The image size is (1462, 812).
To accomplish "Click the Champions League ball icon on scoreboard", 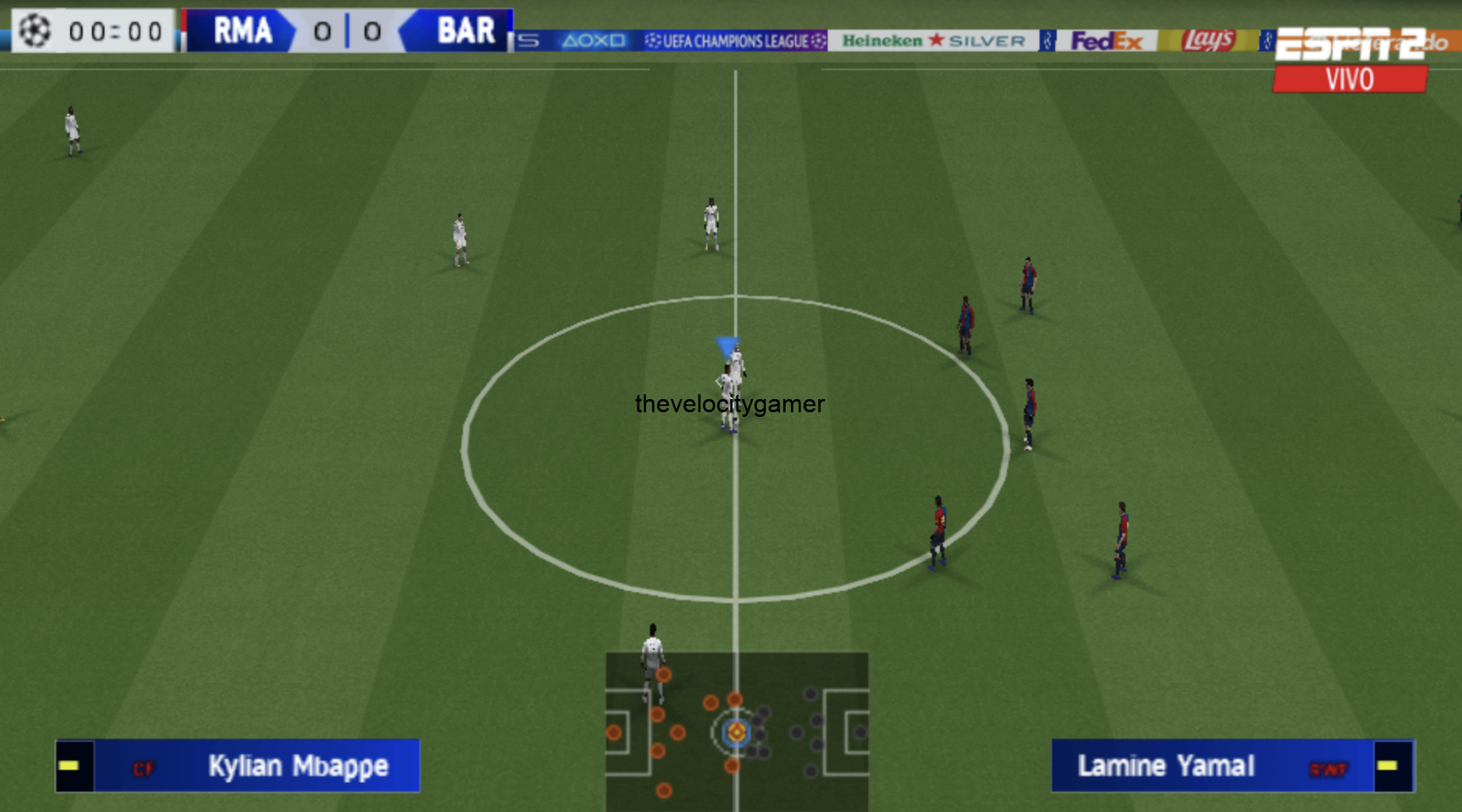I will 36,30.
